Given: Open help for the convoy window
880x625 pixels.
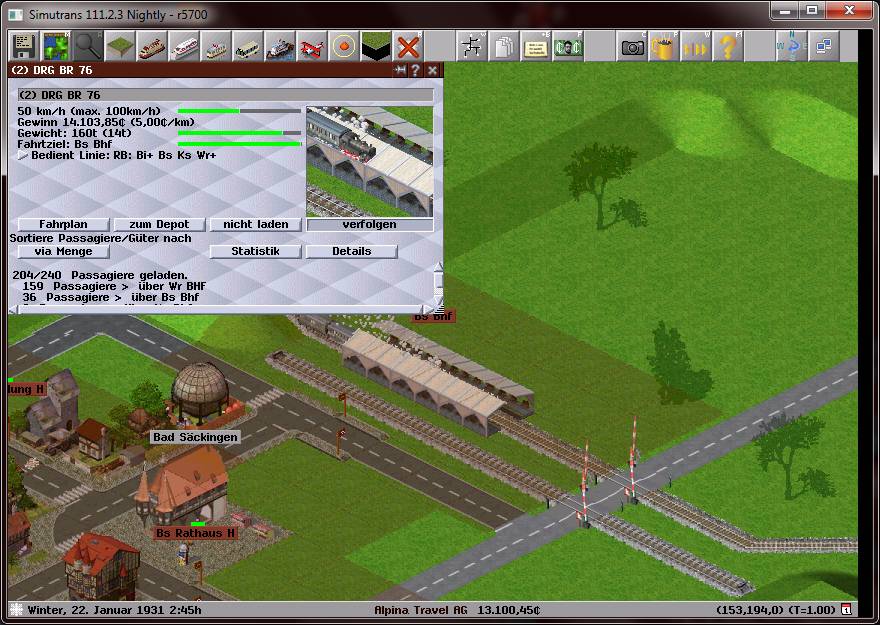Looking at the screenshot, I should (x=416, y=70).
